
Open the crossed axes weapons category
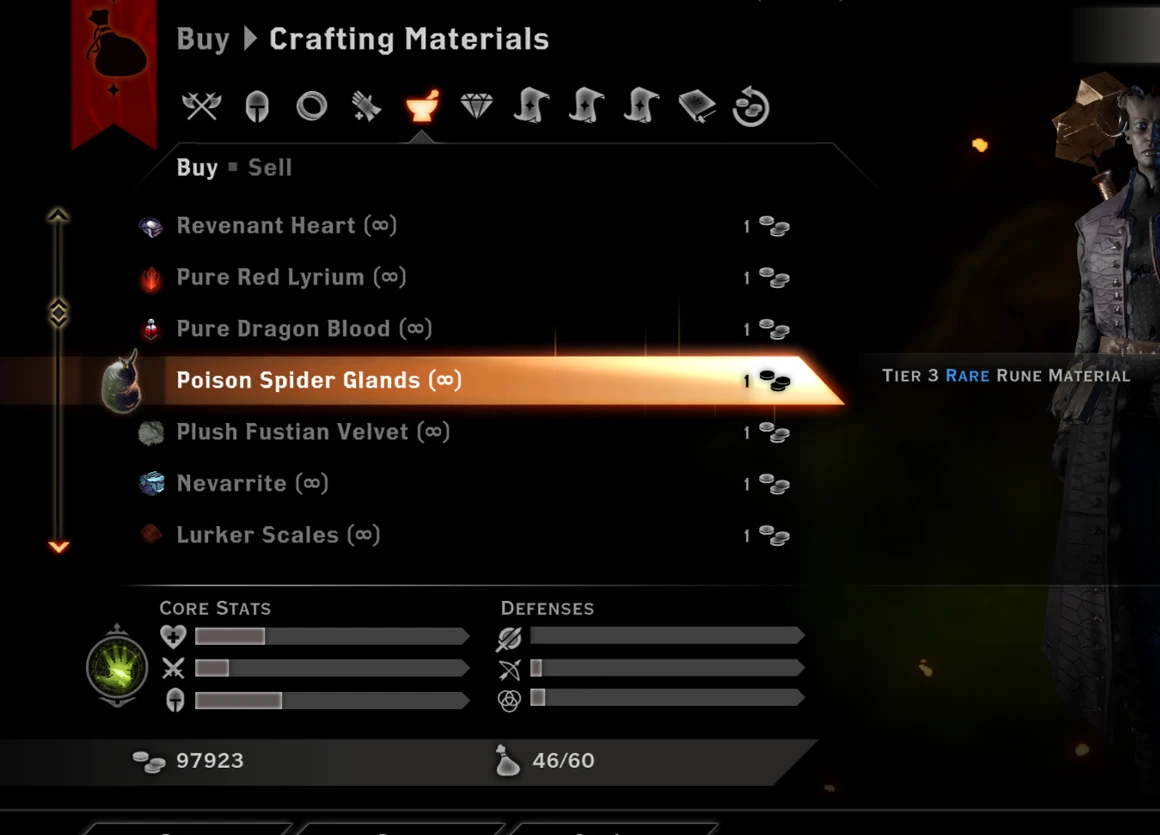pos(201,106)
